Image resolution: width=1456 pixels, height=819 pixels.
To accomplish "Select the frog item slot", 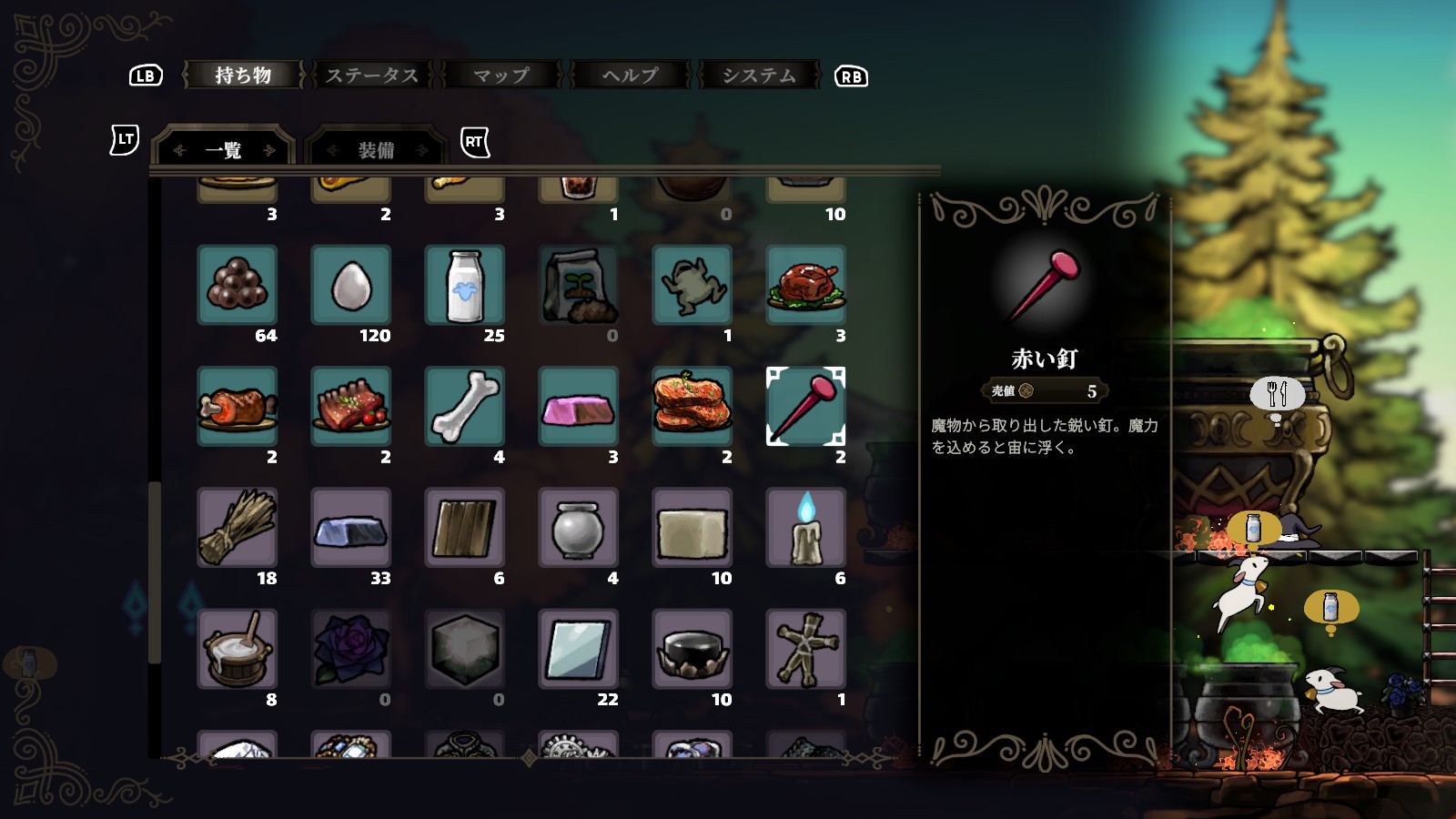I will 693,286.
